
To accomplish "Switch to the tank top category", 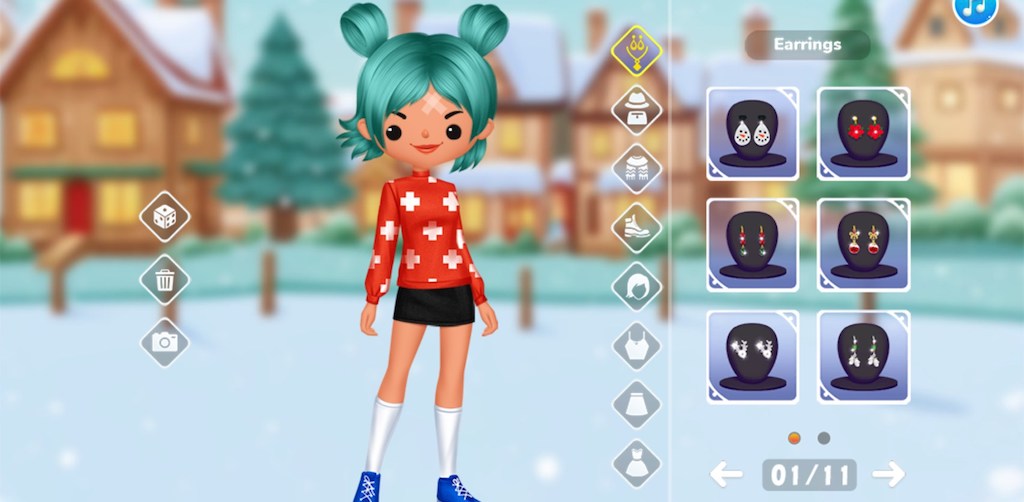I will [637, 346].
